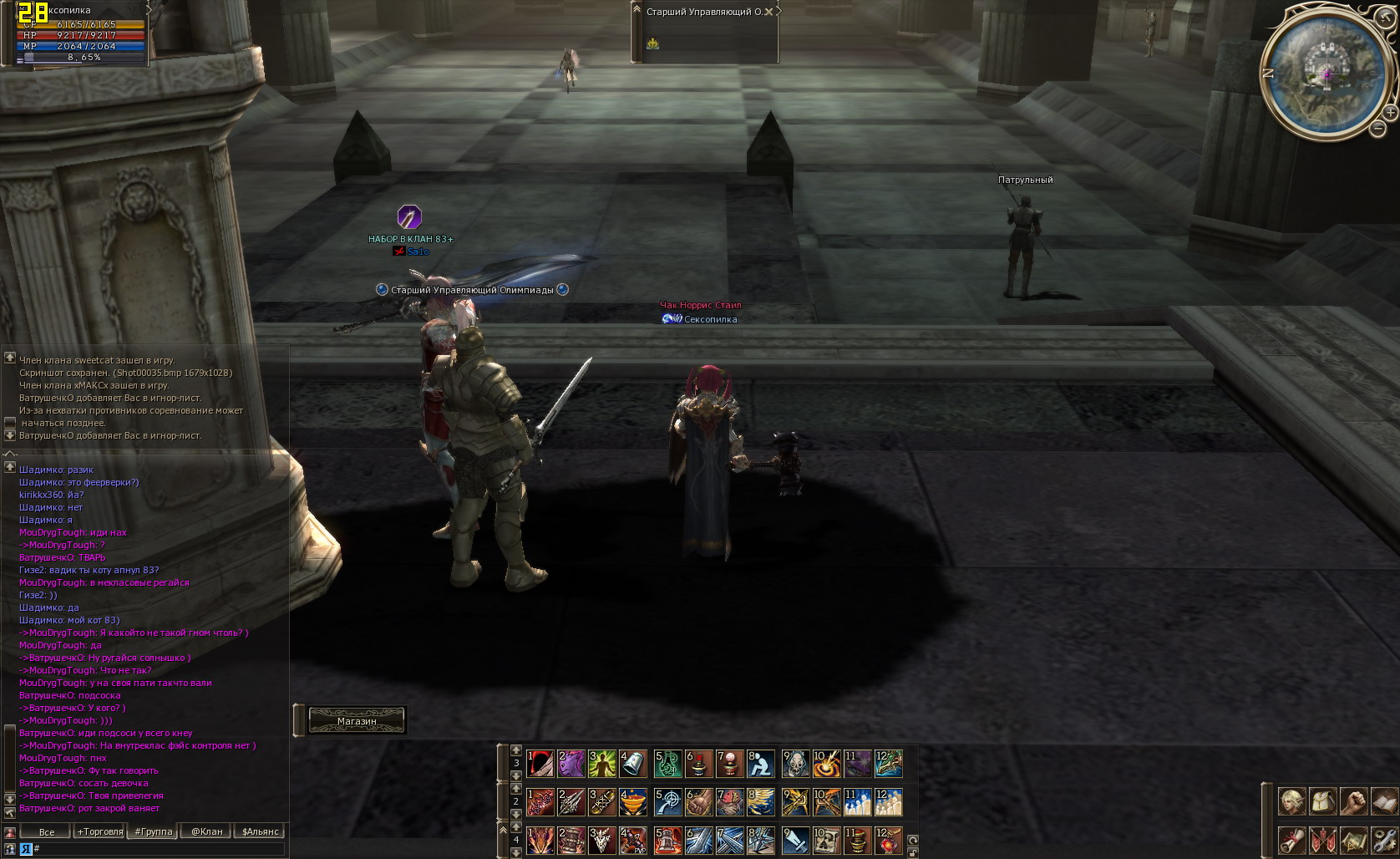Open the inventory bag icon
This screenshot has height=859, width=1400.
tap(1323, 801)
